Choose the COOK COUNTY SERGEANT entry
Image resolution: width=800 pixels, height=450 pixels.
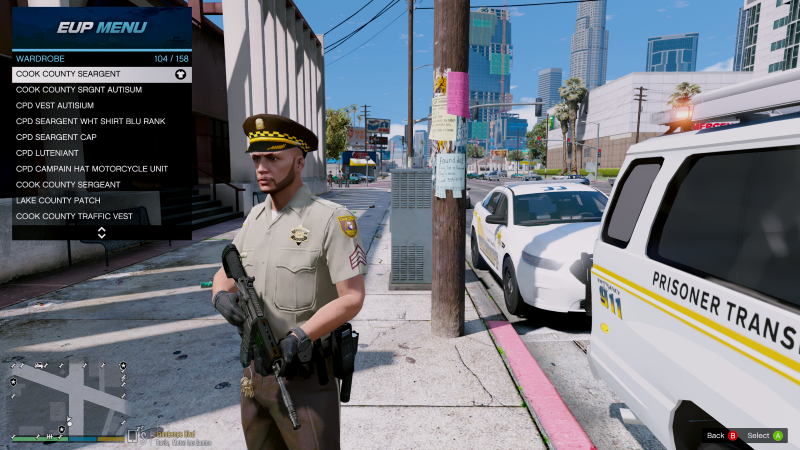[x=100, y=185]
